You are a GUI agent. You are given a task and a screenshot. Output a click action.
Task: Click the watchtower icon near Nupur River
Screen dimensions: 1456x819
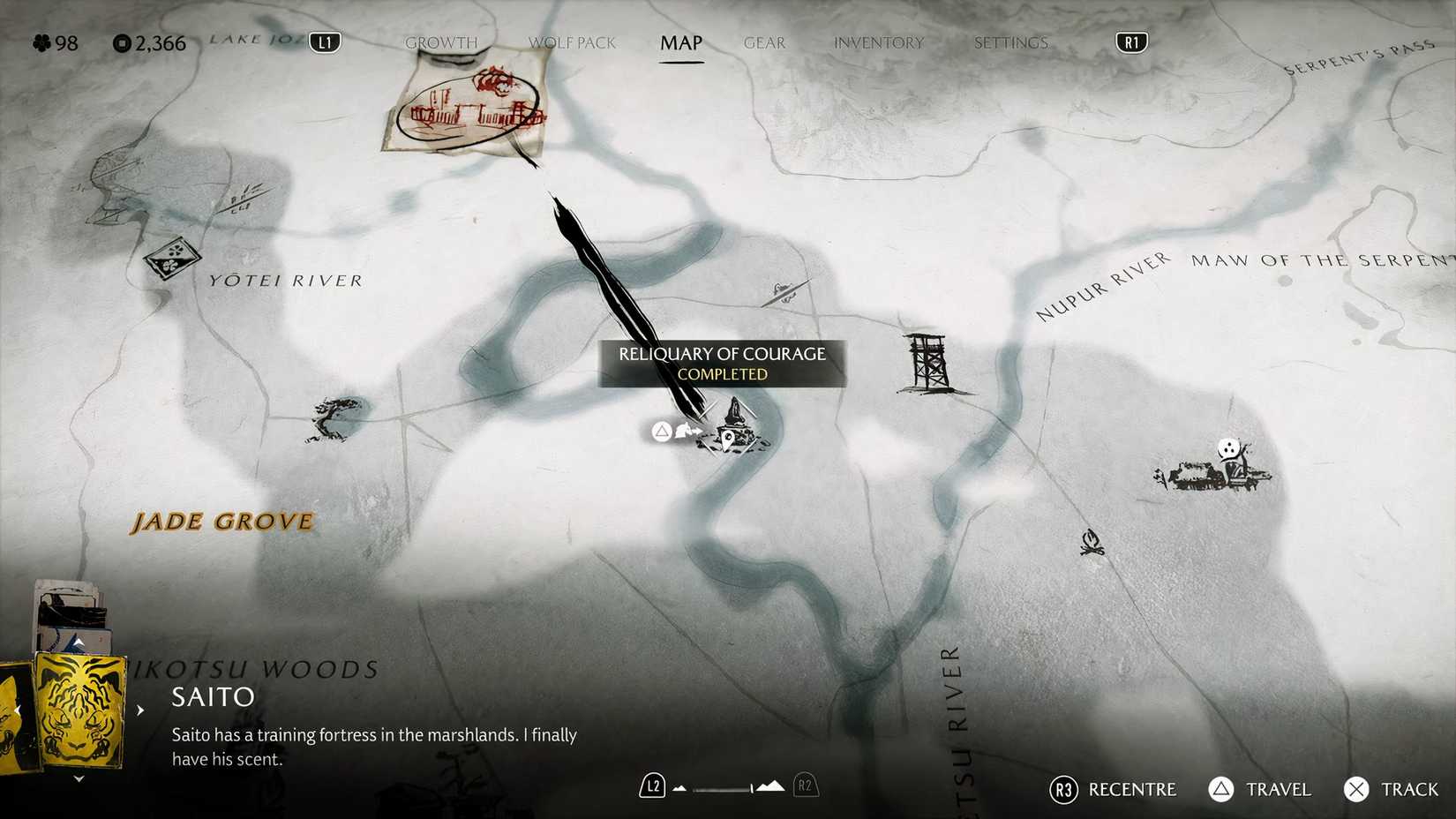[x=925, y=362]
